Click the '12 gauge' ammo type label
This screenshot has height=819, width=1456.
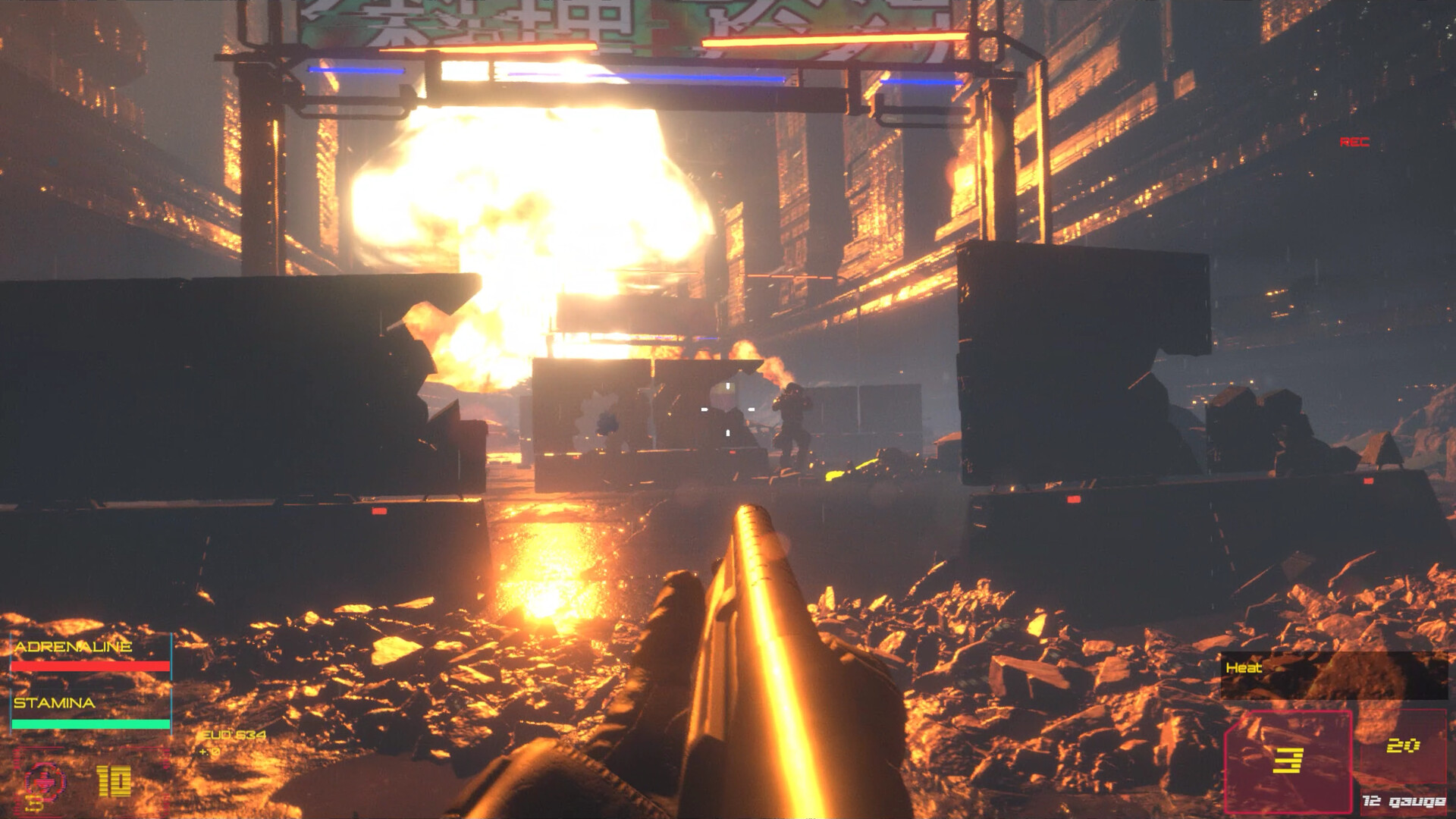pos(1404,802)
